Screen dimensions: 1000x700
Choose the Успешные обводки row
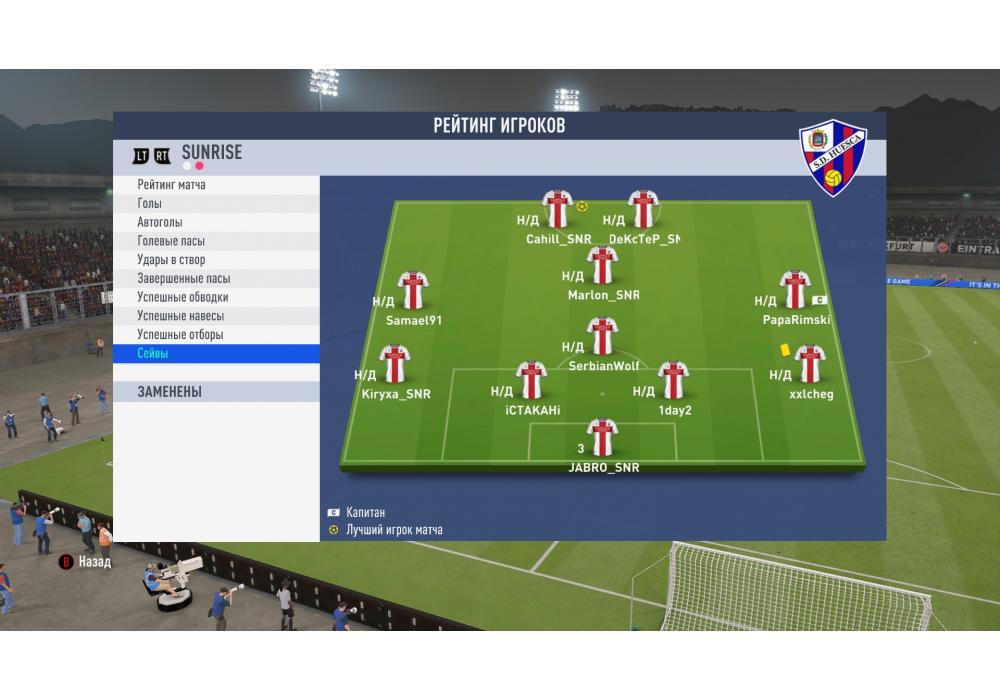pos(216,297)
